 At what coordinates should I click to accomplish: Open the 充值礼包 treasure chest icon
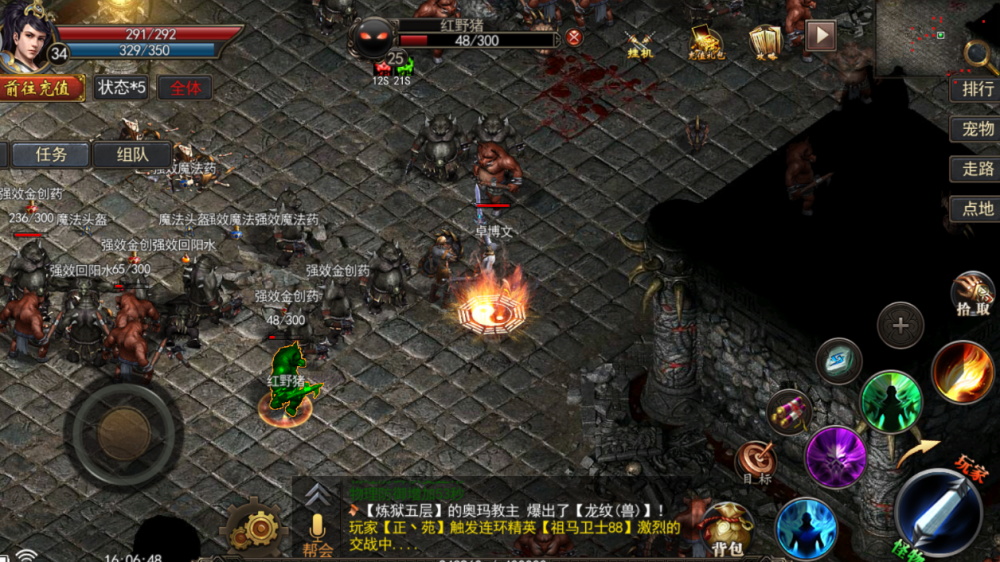706,41
